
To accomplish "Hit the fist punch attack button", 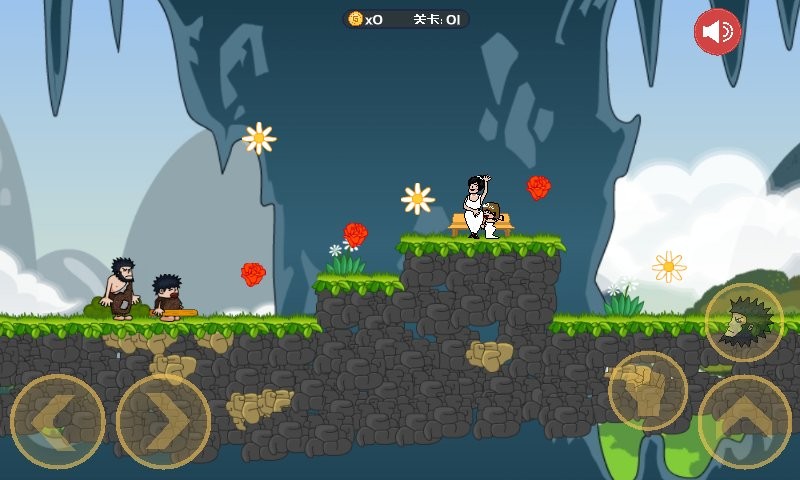I will click(x=647, y=390).
